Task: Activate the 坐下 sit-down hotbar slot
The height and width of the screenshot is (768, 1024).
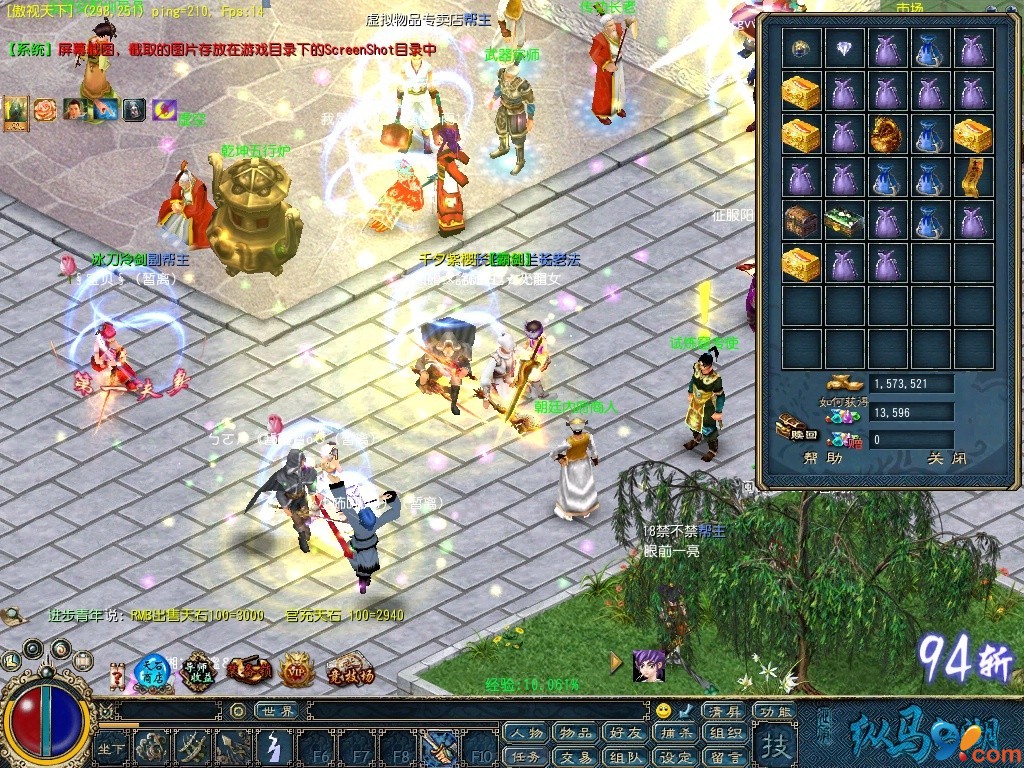Action: pos(111,747)
